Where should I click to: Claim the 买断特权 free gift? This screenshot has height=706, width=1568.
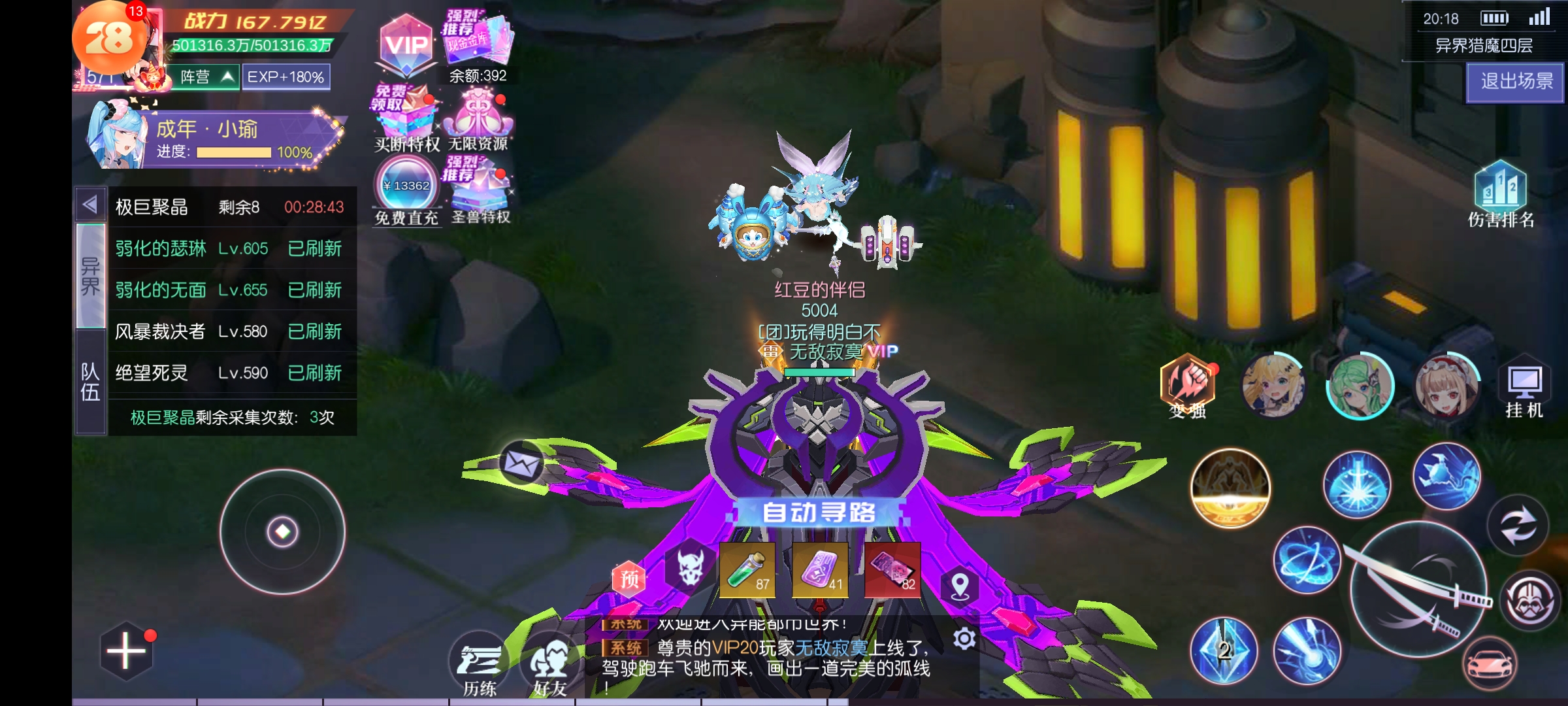point(405,119)
